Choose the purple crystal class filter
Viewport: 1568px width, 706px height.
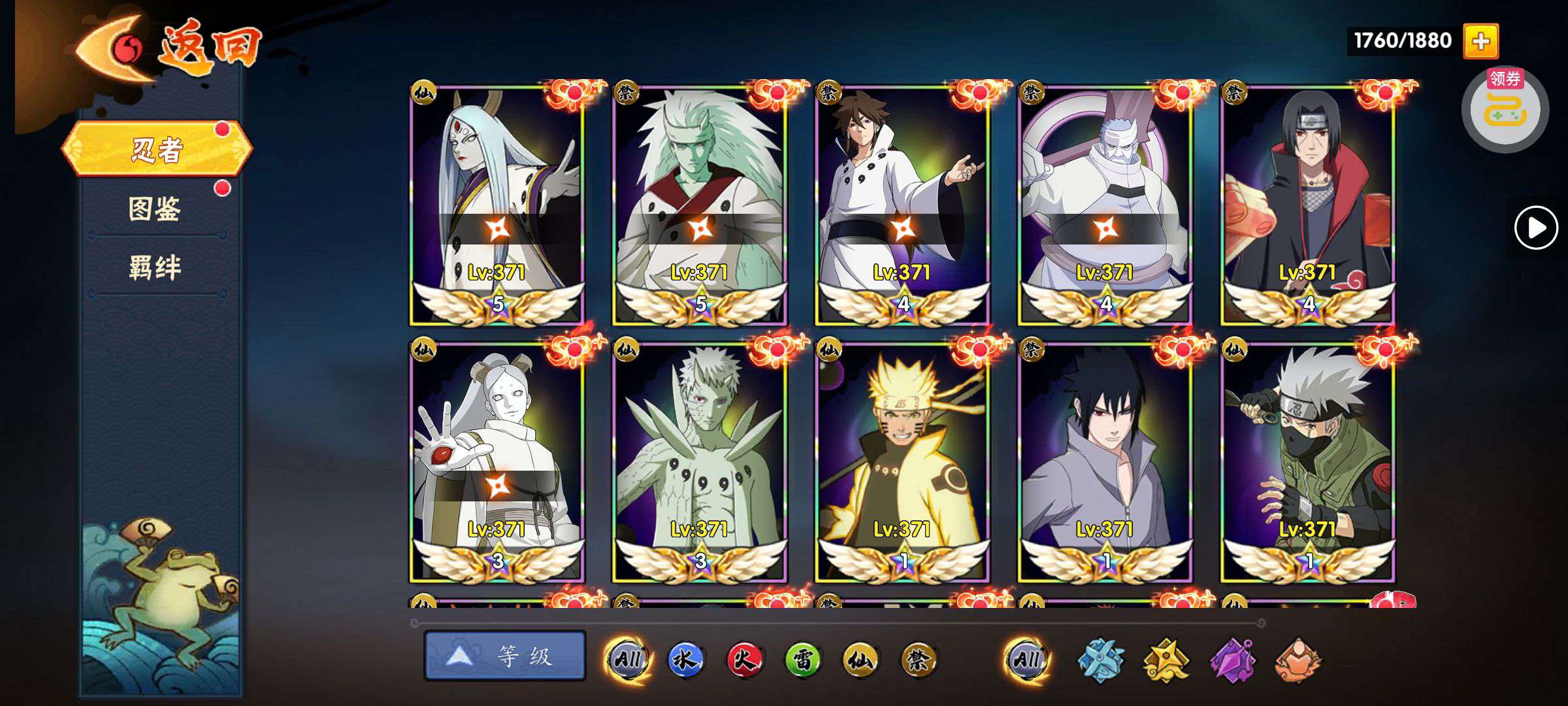tap(1232, 660)
